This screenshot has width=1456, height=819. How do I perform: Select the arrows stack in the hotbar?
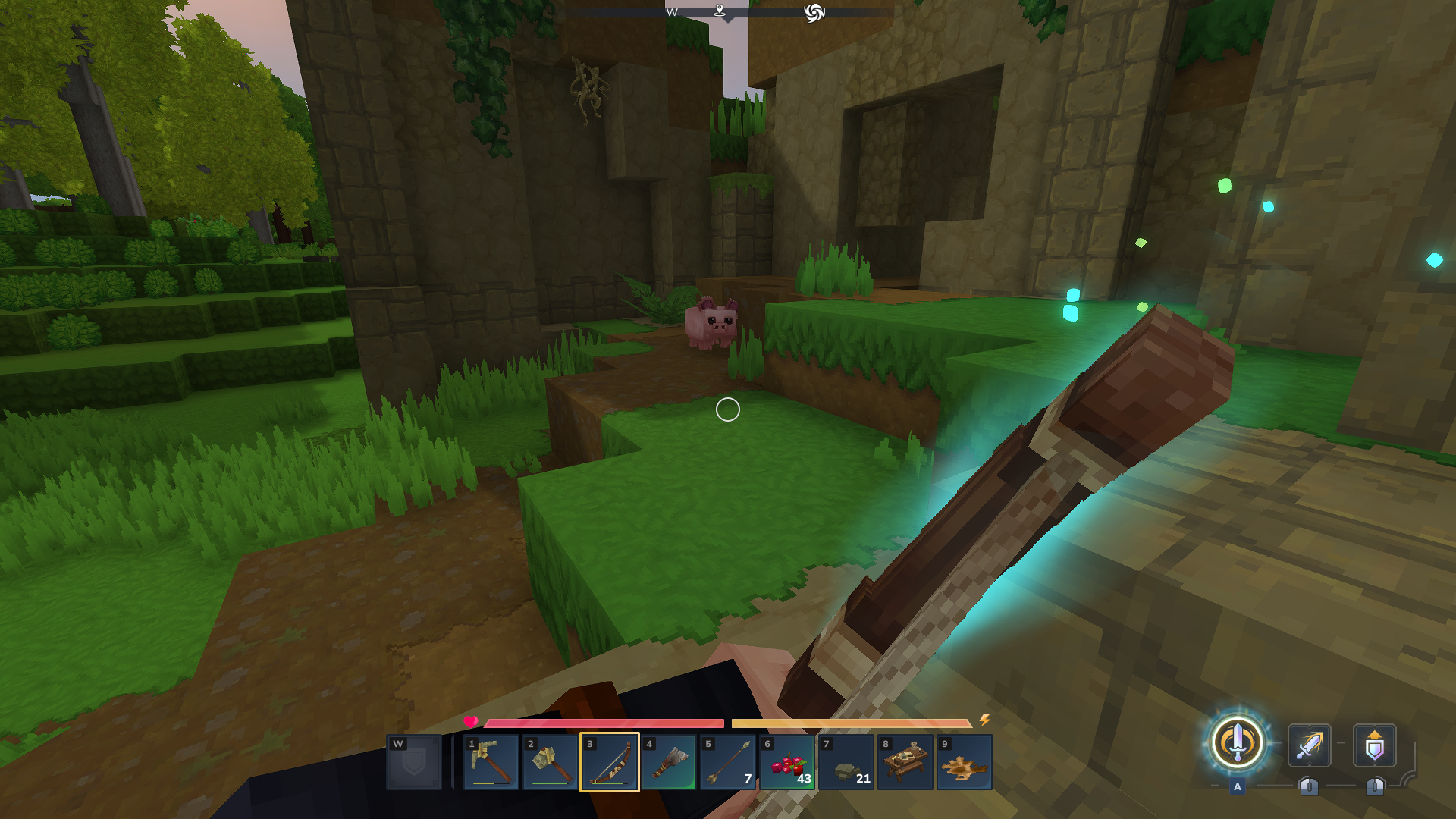(727, 762)
